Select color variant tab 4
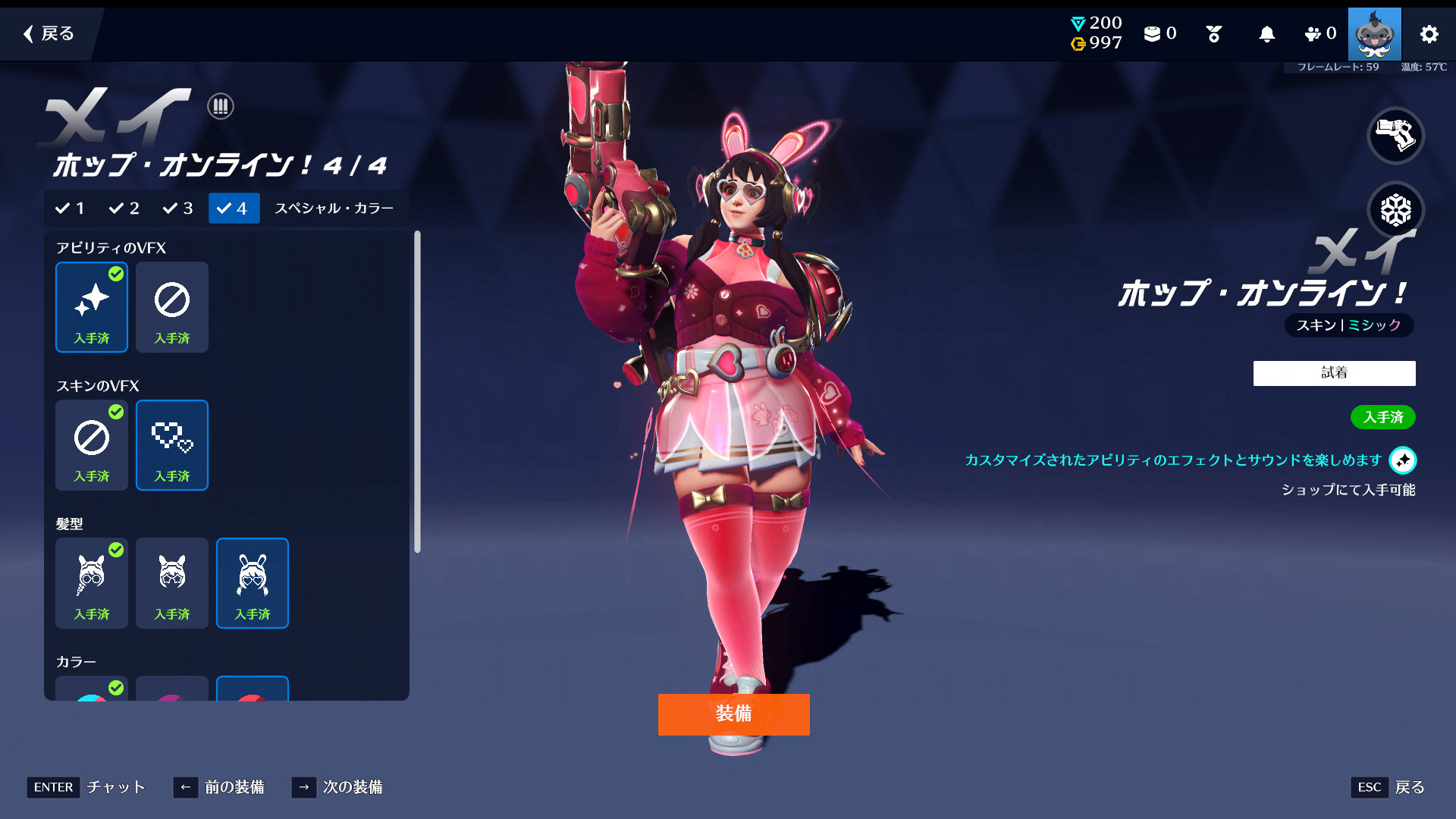 [234, 209]
